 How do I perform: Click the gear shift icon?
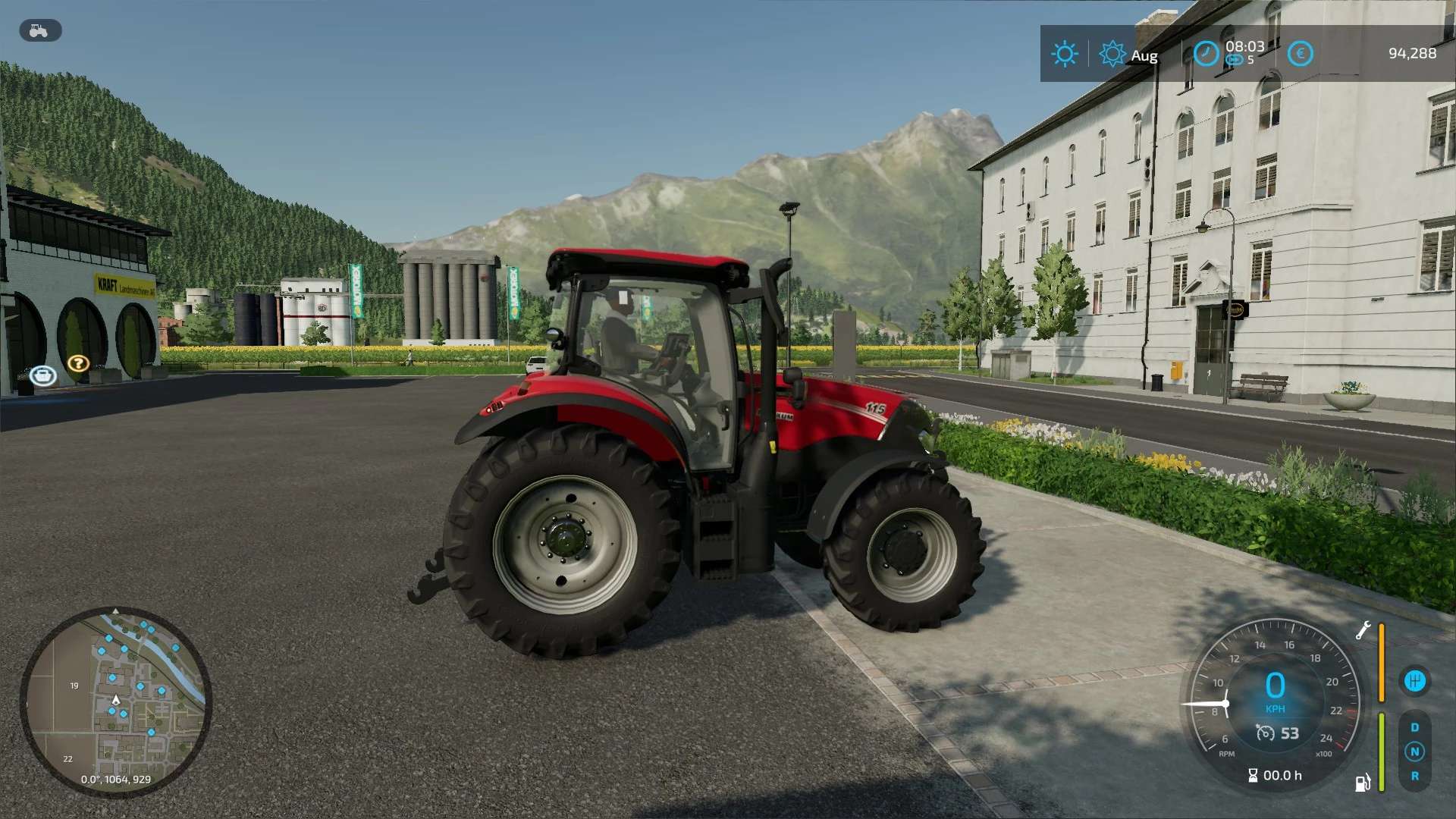(x=1414, y=681)
